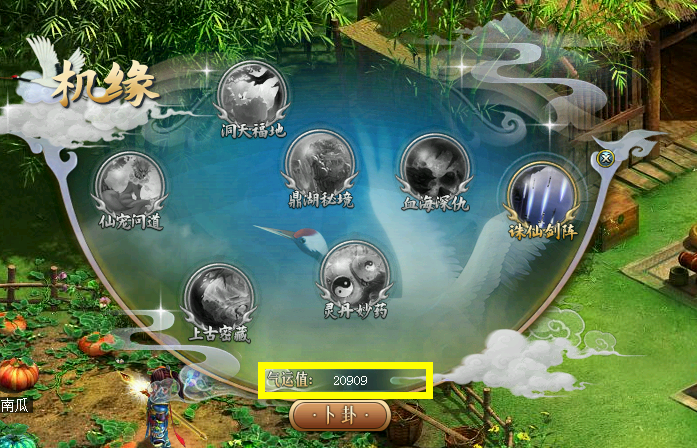Choose the 仙宠问道 round icon
This screenshot has width=697, height=448.
point(129,184)
